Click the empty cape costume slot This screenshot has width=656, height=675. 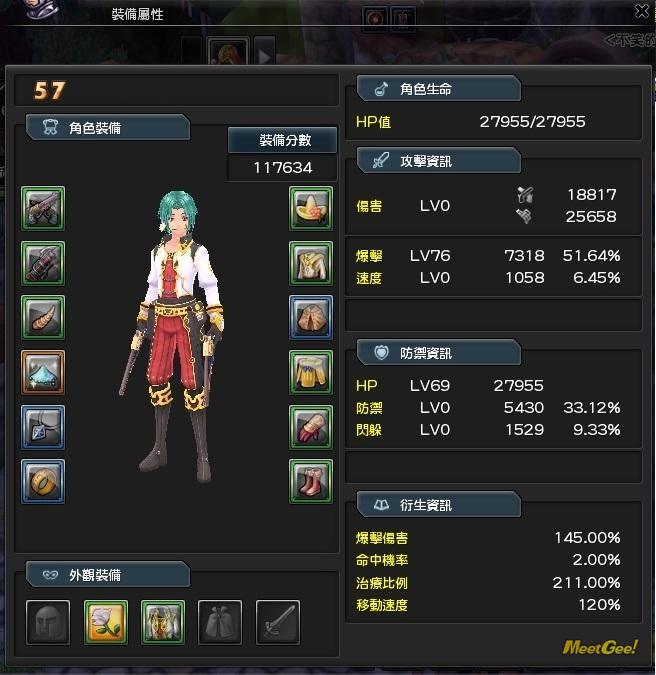219,621
